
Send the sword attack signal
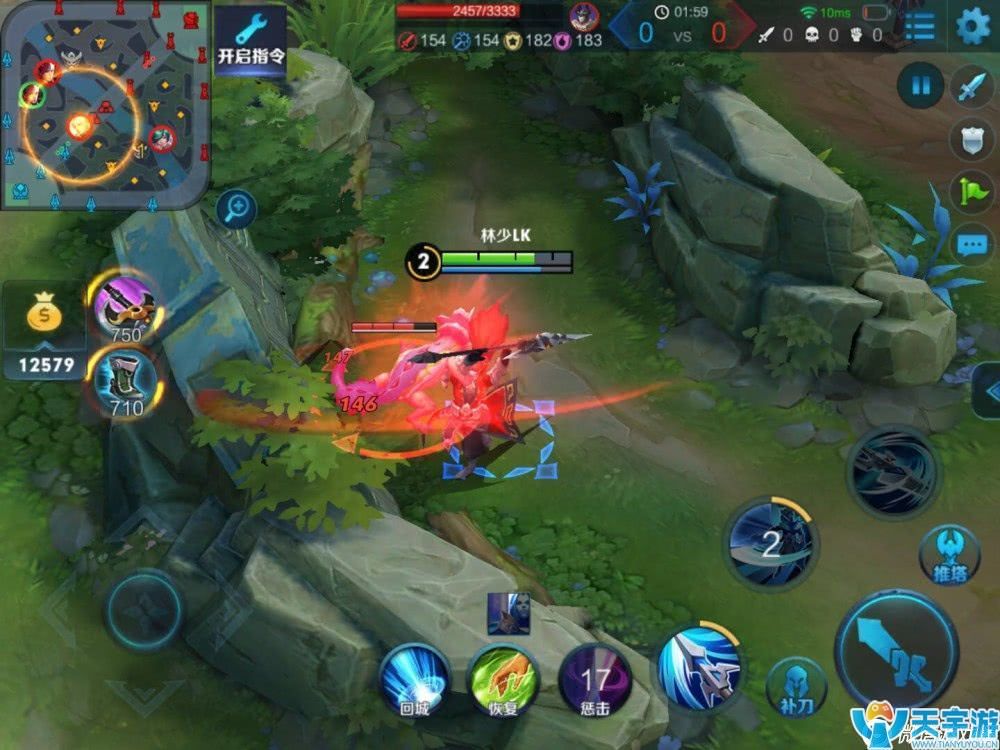[971, 87]
